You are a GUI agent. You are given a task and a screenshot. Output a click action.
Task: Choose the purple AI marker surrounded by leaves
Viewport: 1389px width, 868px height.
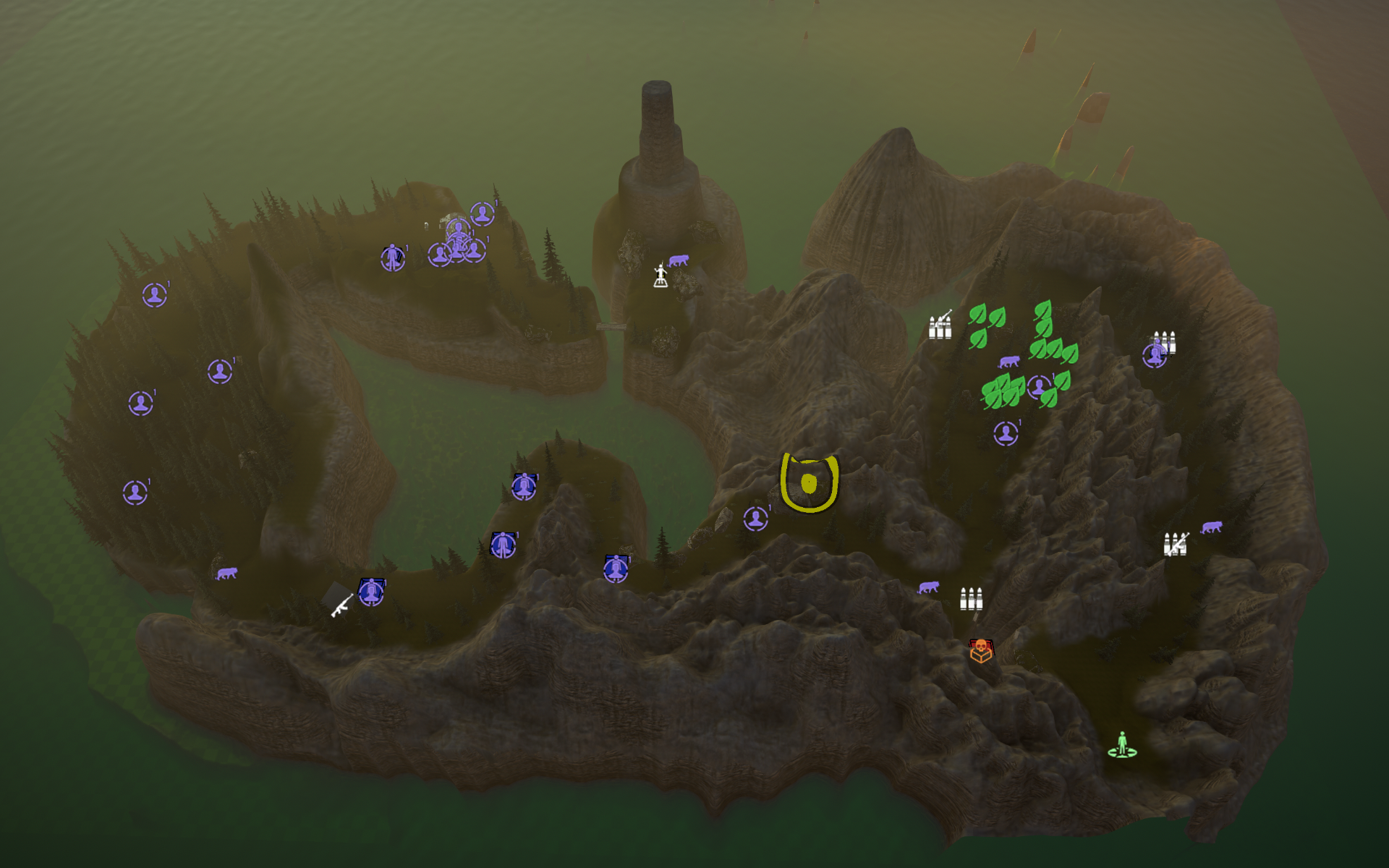[1039, 387]
